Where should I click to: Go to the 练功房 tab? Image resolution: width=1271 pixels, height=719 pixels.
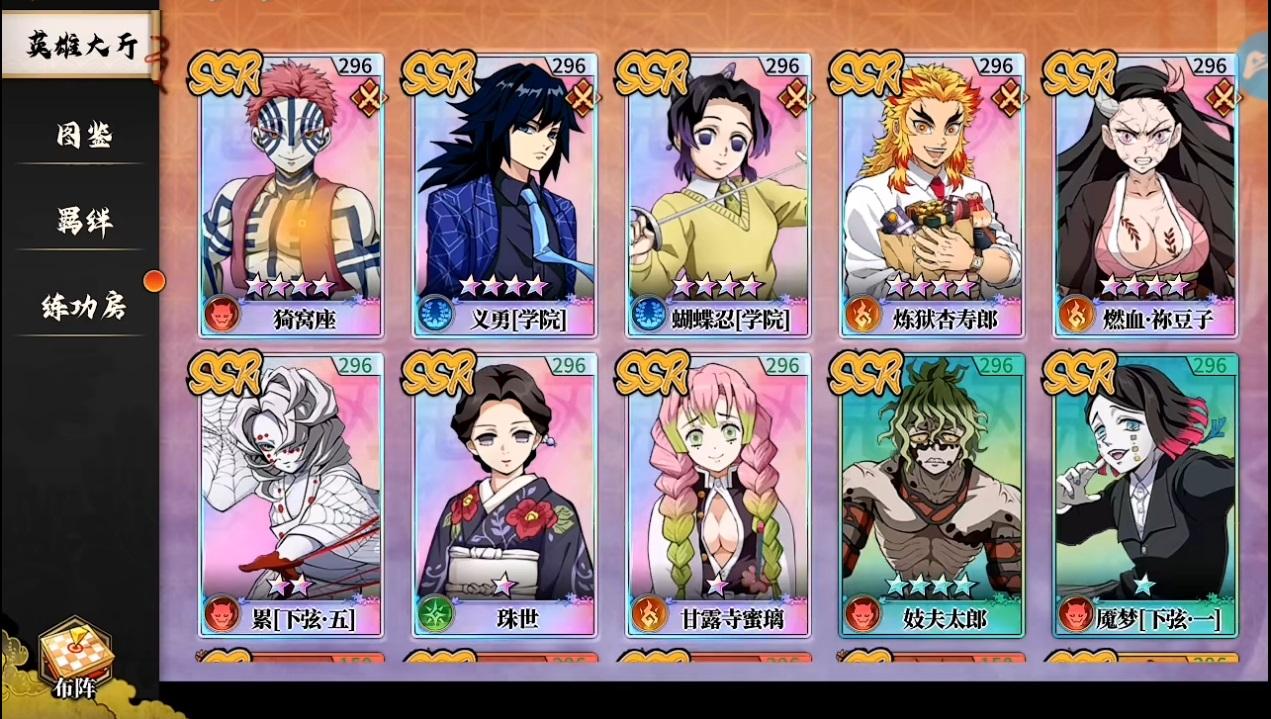[83, 306]
